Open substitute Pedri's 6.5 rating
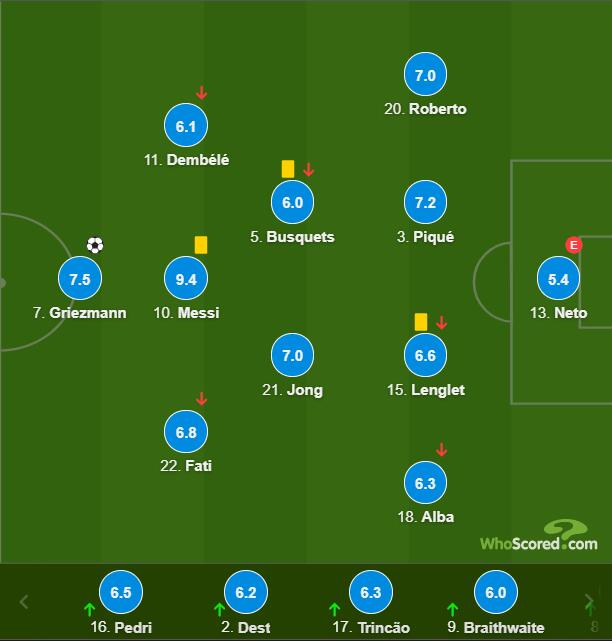This screenshot has height=641, width=612. 121,592
